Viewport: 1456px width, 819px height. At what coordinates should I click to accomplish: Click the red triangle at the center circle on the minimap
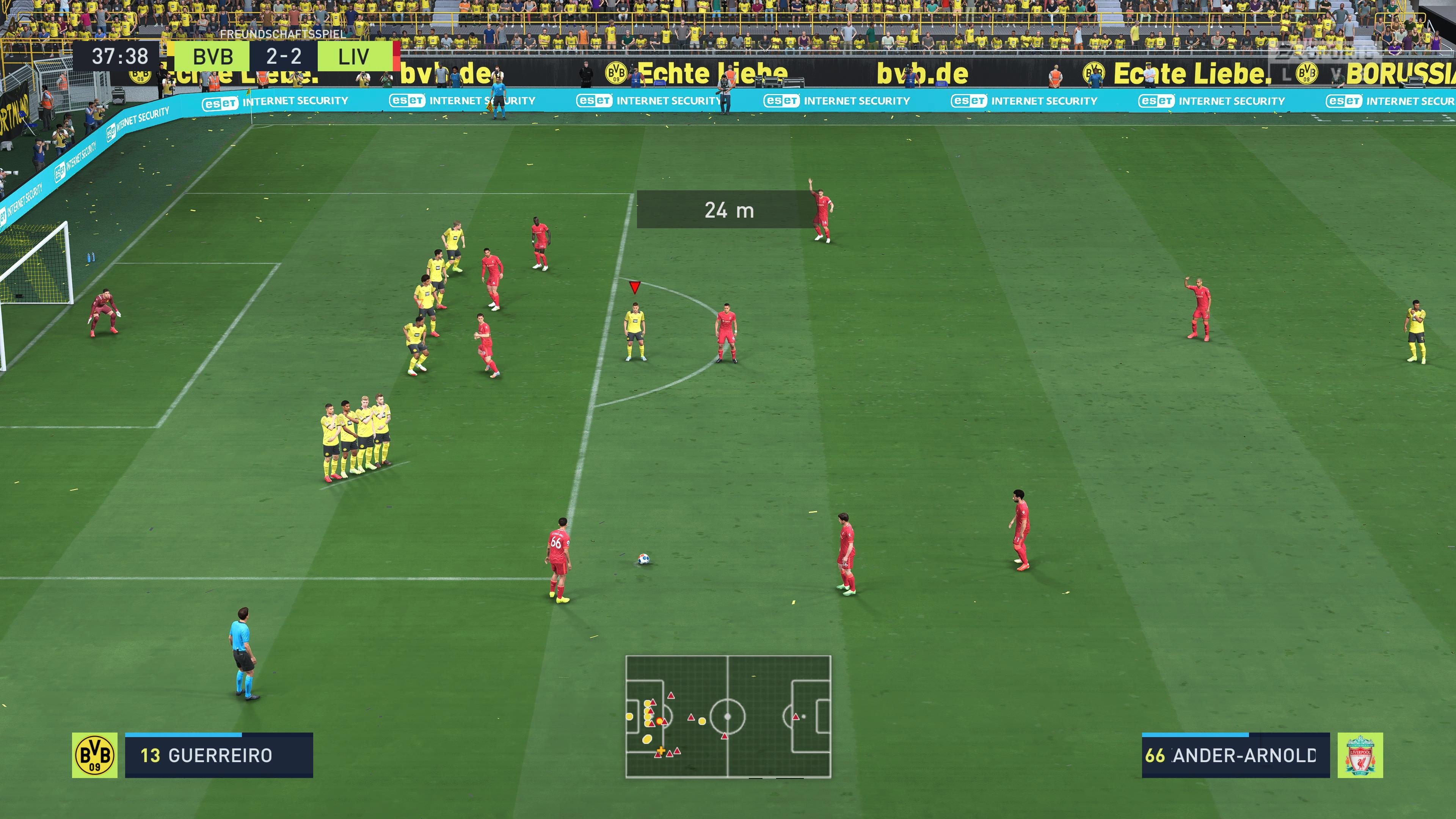725,736
